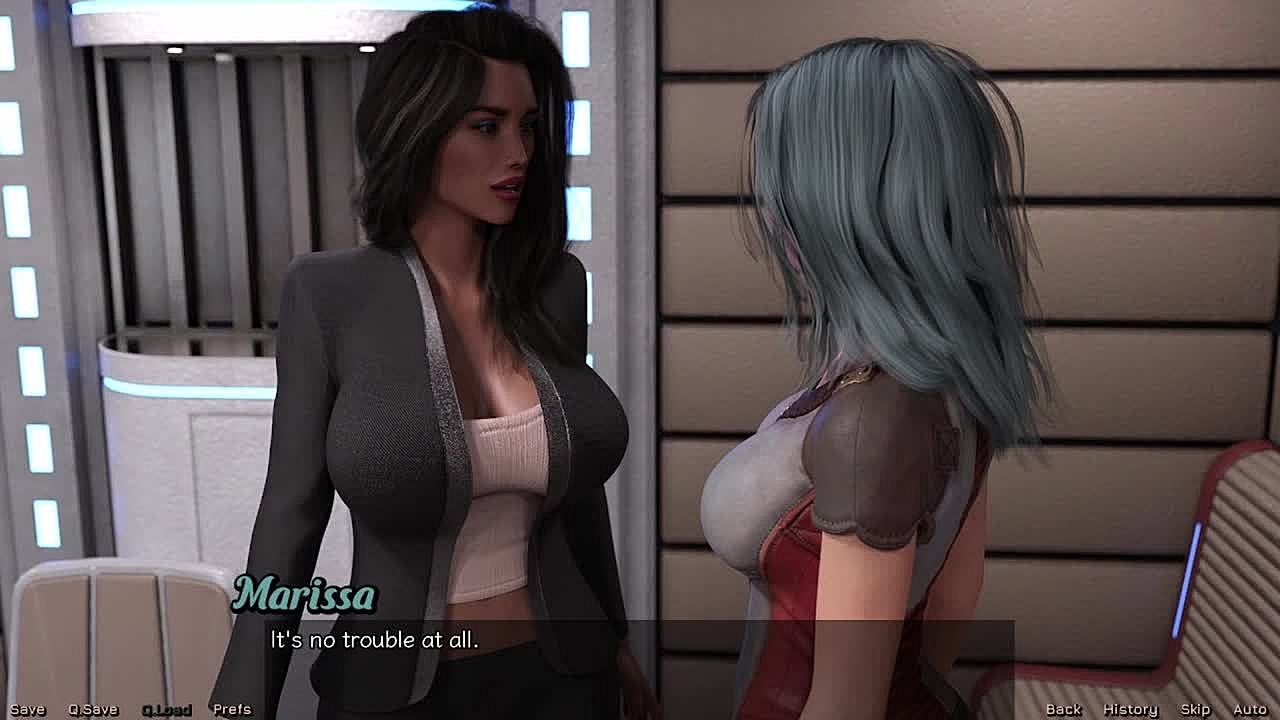Quick load with Q.Load
The width and height of the screenshot is (1280, 720).
(x=166, y=709)
